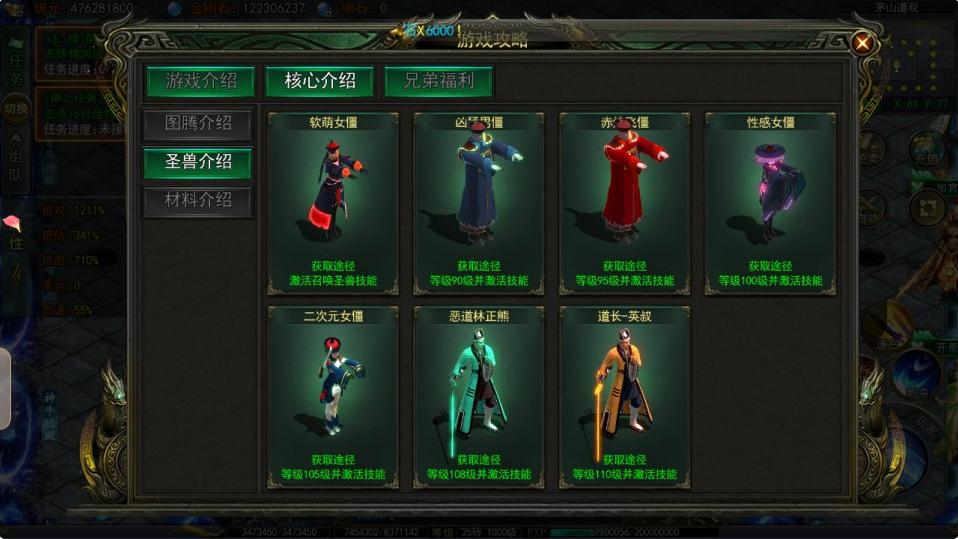
Task: View the 二次元女僵 card
Action: [334, 397]
